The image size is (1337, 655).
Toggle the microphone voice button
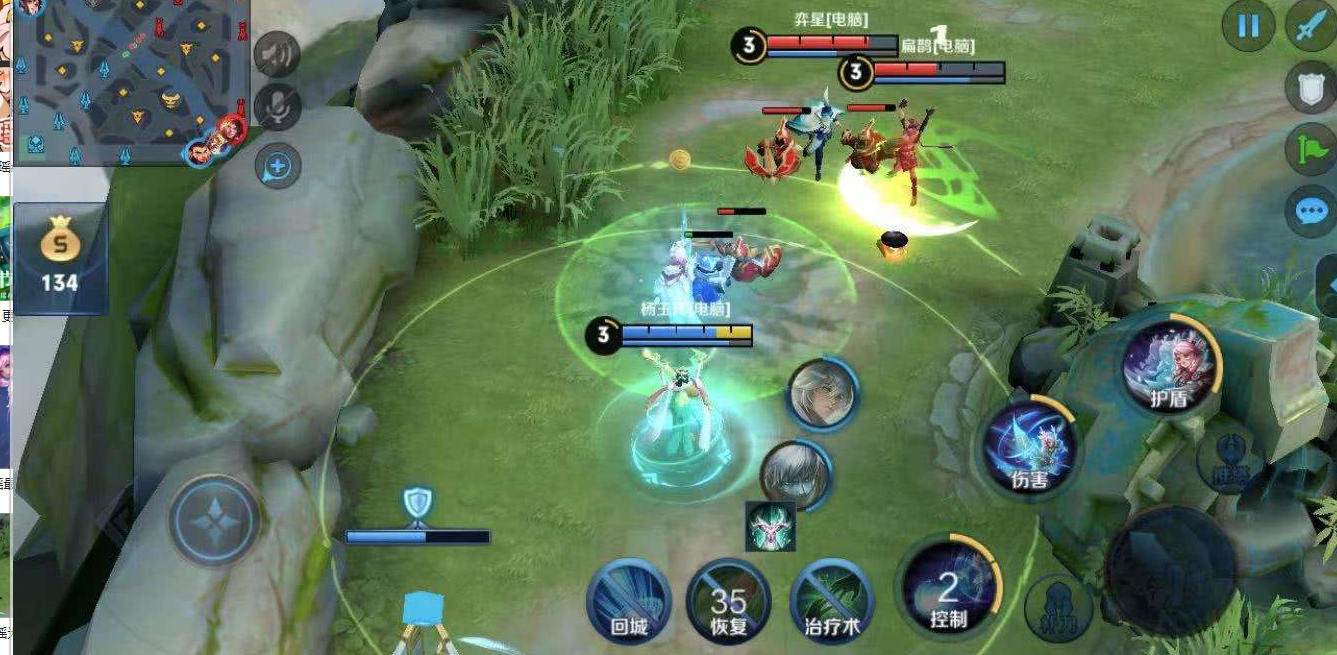point(277,107)
